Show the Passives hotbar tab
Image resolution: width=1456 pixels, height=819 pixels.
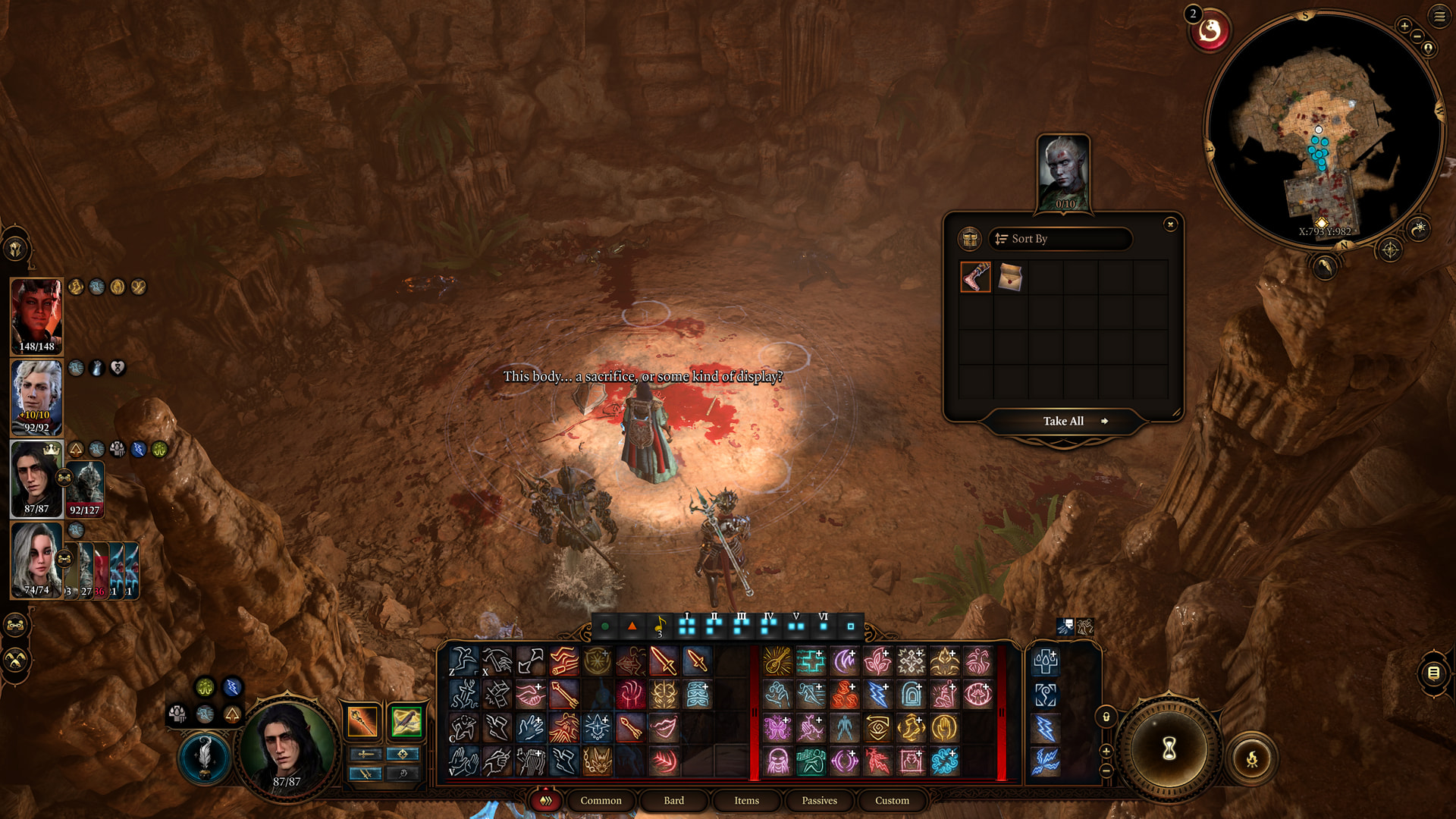click(x=819, y=801)
